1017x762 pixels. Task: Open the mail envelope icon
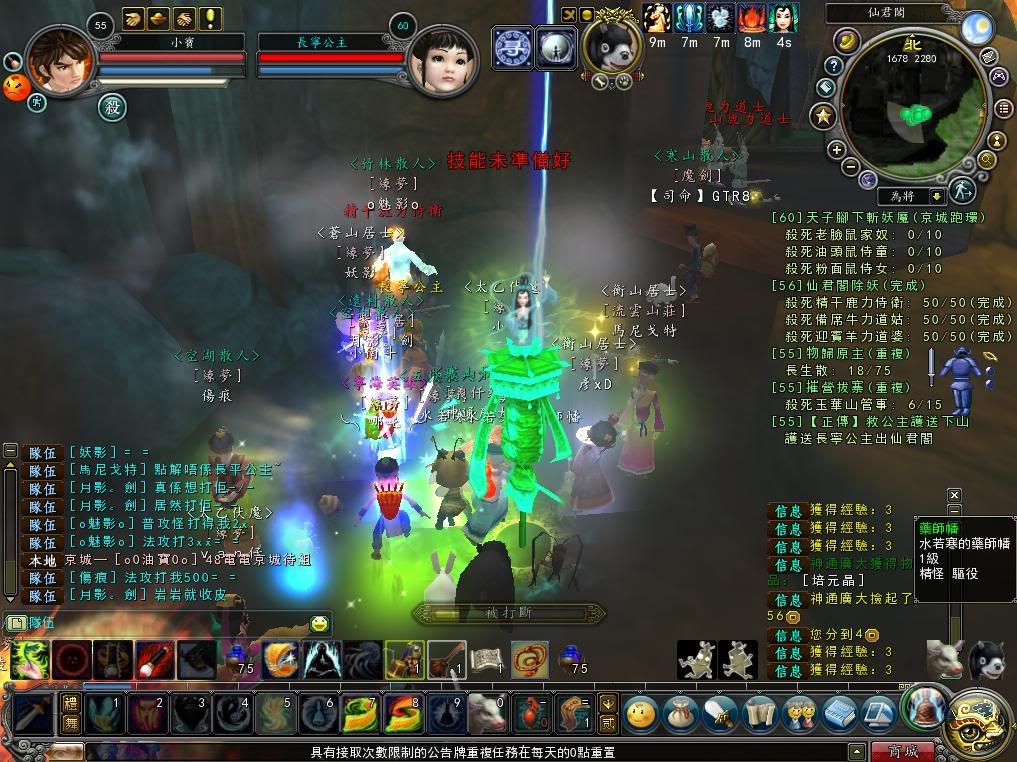point(987,56)
